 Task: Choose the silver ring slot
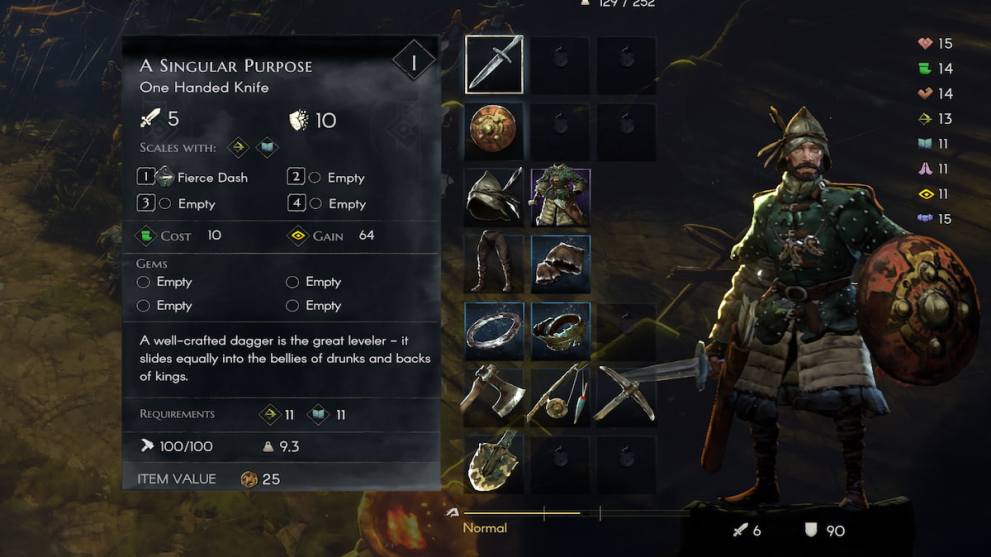pyautogui.click(x=494, y=330)
